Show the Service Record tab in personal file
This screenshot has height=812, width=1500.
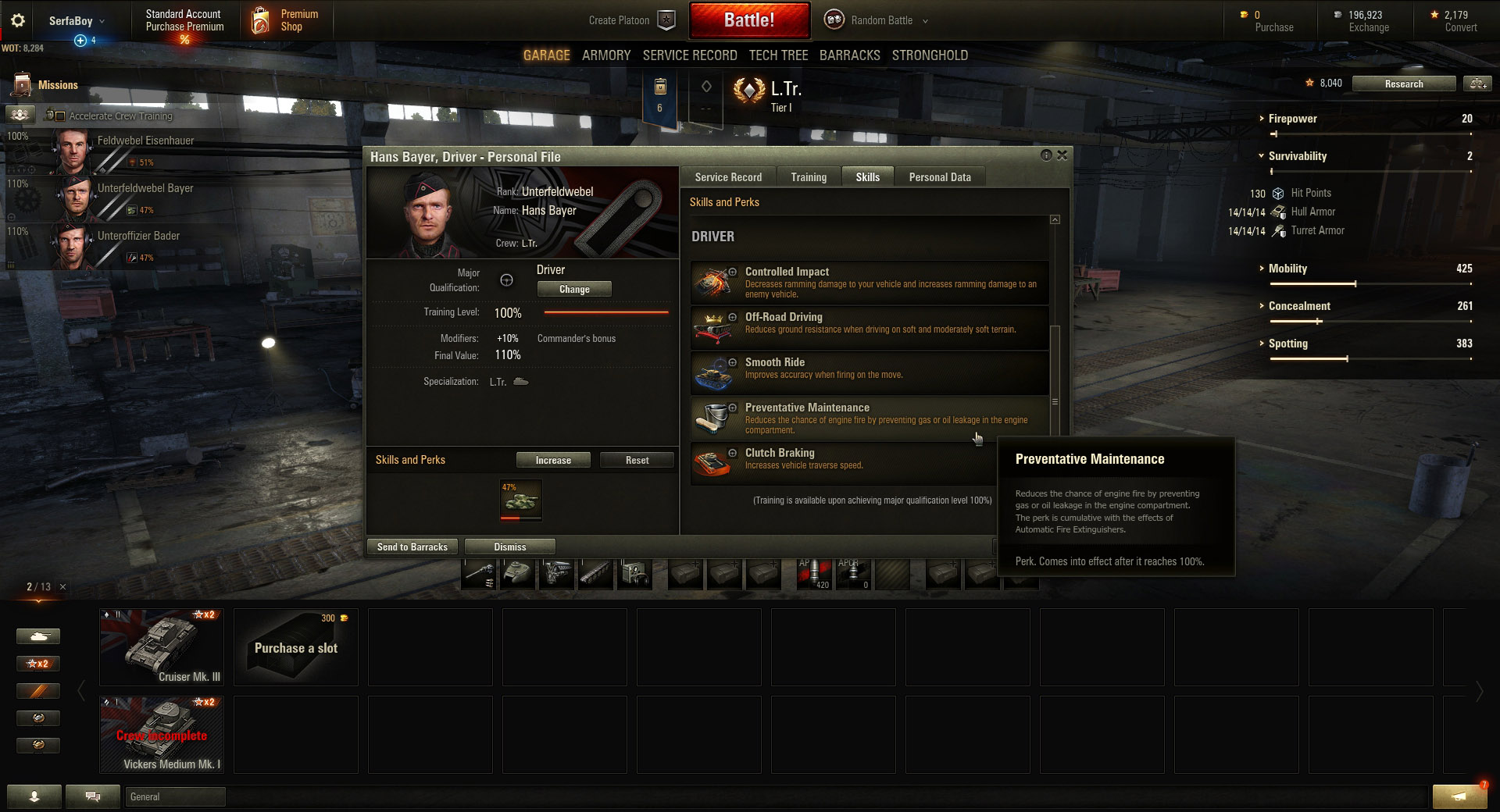click(x=728, y=177)
